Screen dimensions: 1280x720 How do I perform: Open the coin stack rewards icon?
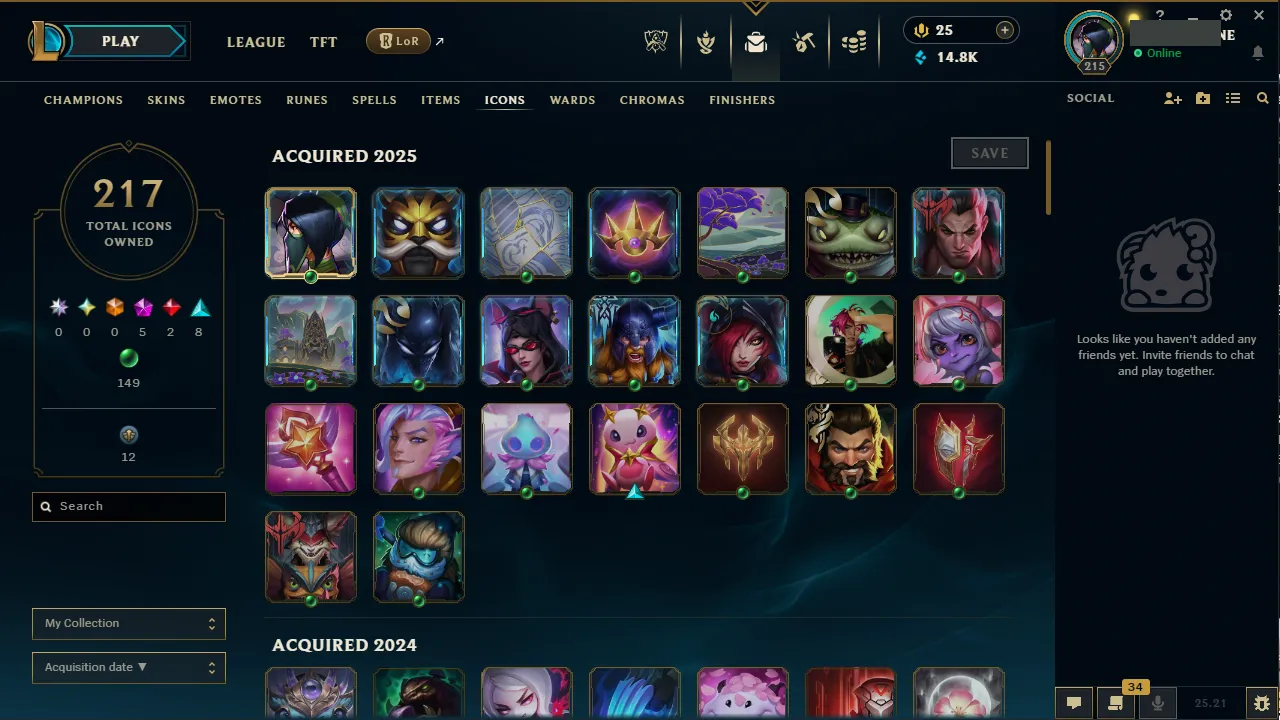pyautogui.click(x=854, y=42)
